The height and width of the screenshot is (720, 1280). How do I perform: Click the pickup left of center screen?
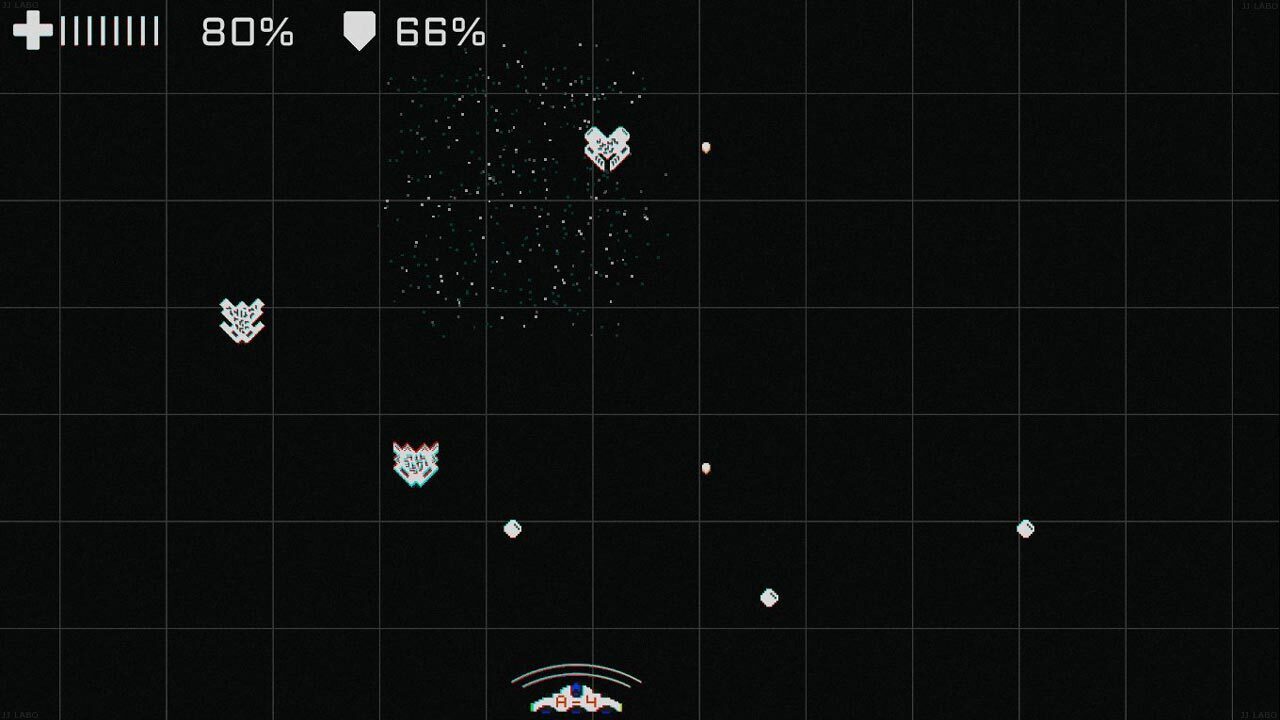tap(512, 529)
